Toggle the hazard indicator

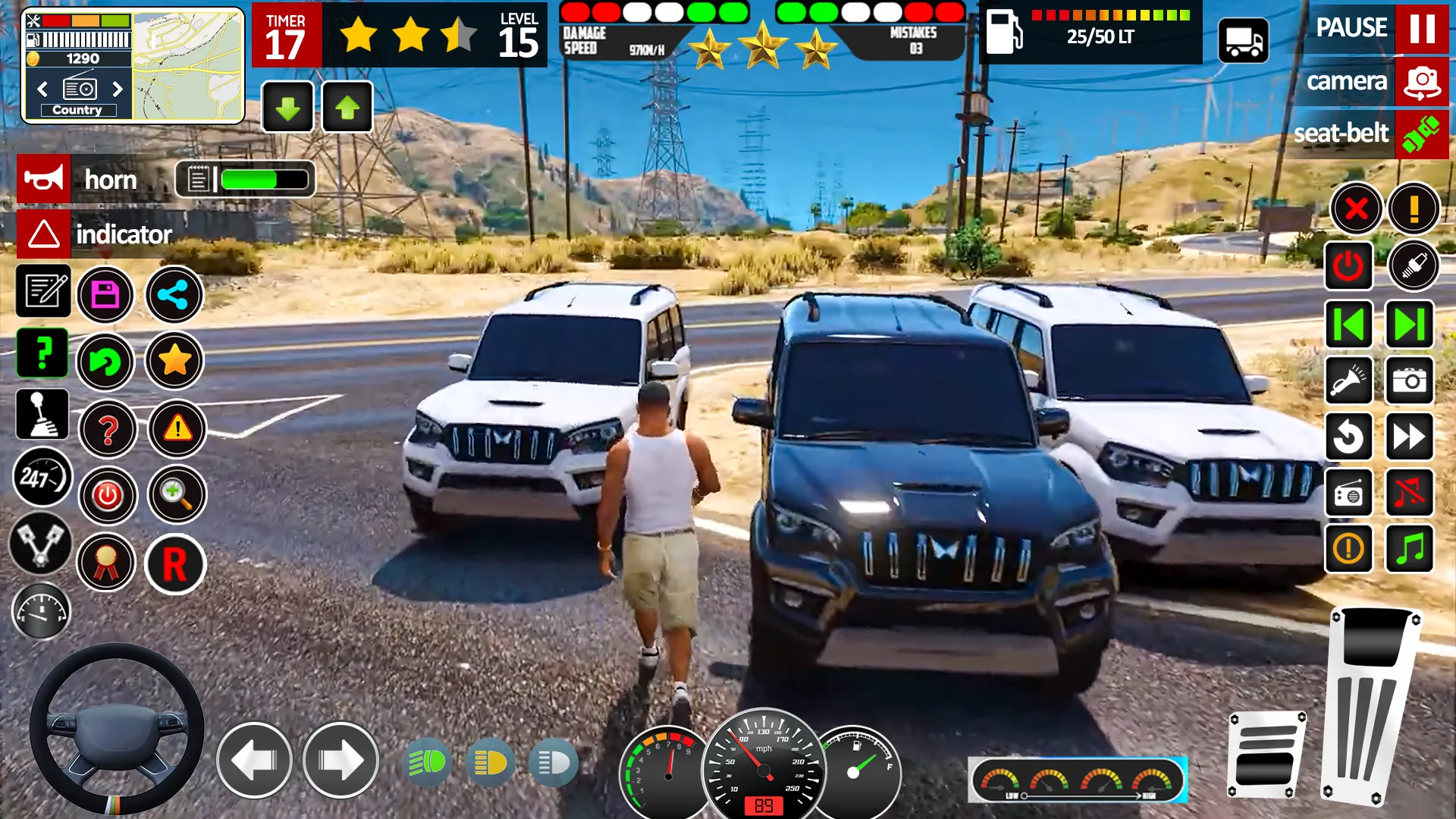[x=43, y=234]
